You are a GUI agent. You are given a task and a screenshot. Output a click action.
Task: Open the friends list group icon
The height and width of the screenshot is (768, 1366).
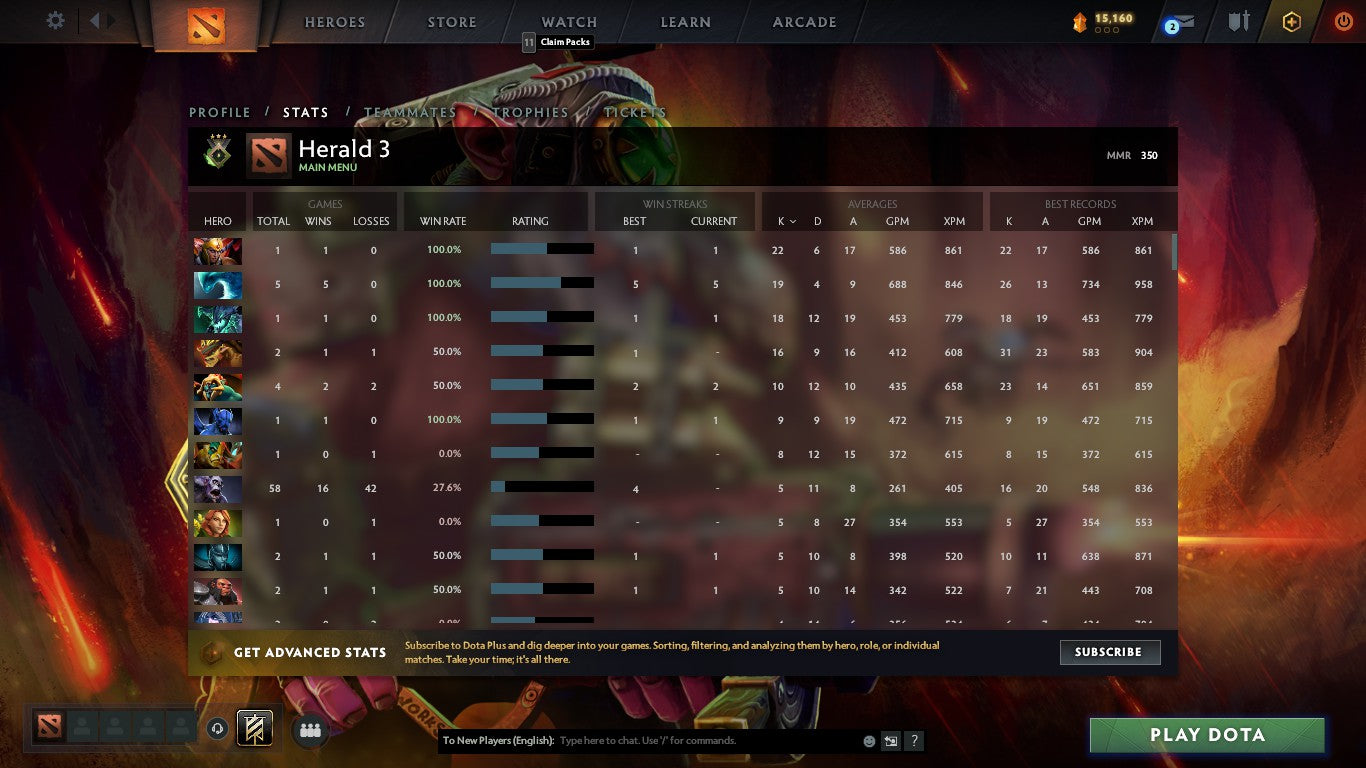point(310,730)
